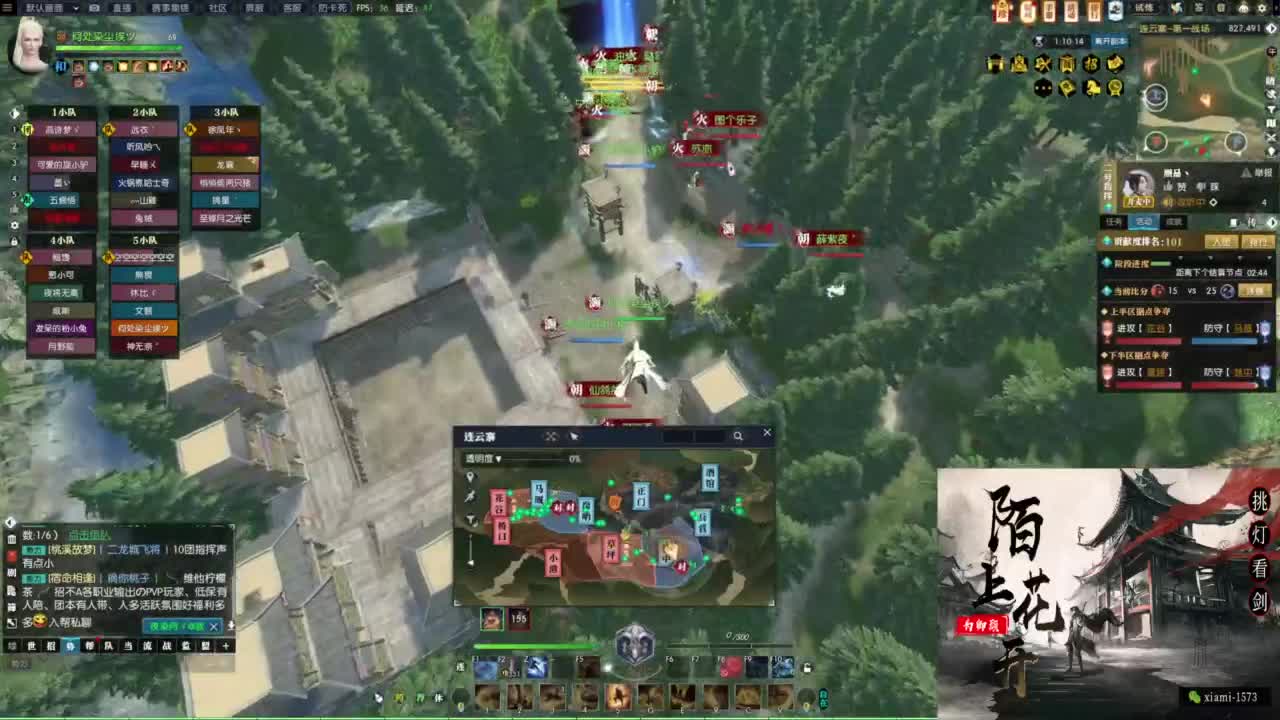Toggle the 活动 panel visibility chevron
Image resolution: width=1280 pixels, height=720 pixels.
[1272, 222]
